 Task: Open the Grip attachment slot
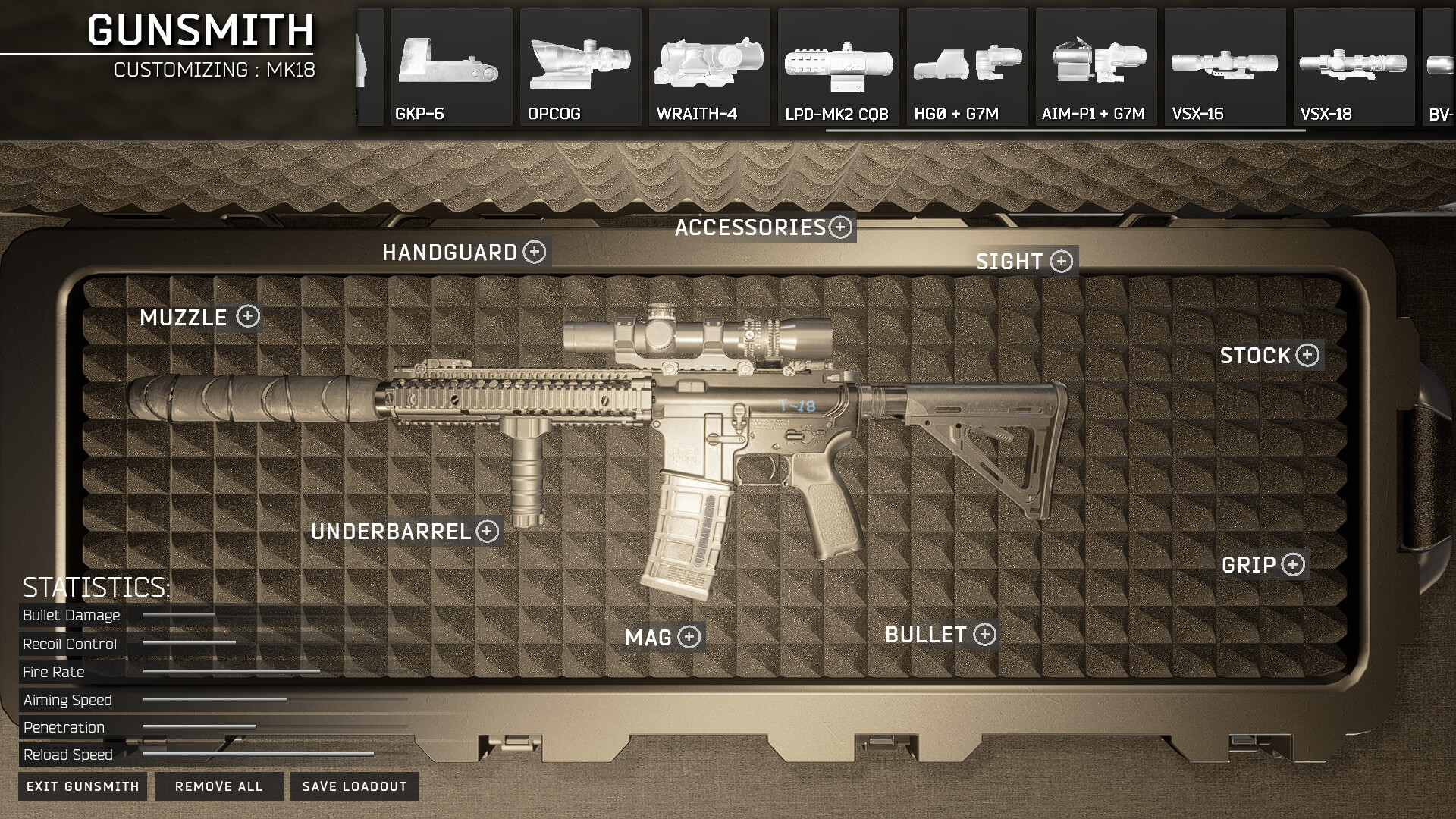pyautogui.click(x=1291, y=565)
